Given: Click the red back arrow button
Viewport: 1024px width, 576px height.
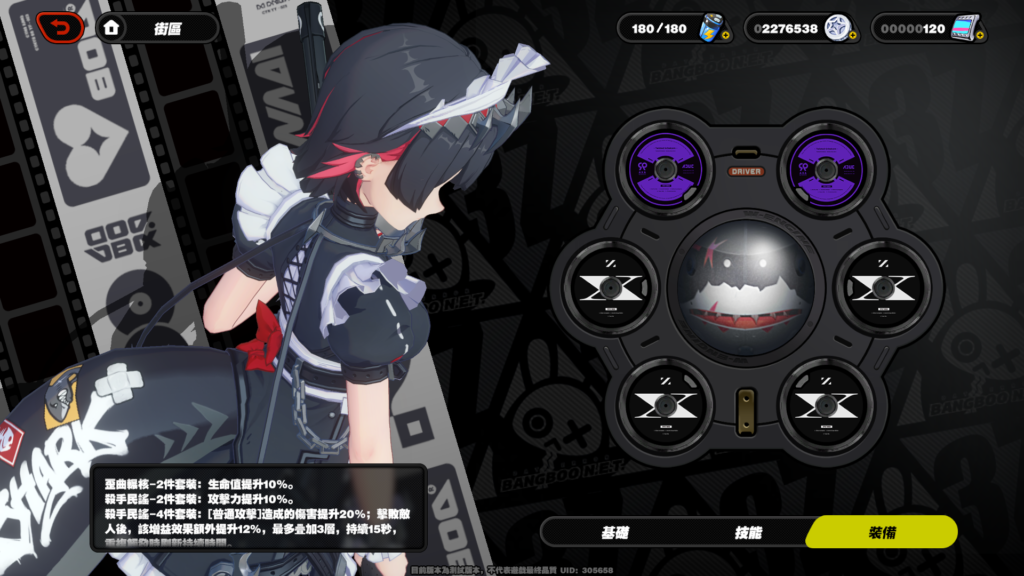Looking at the screenshot, I should click(60, 27).
